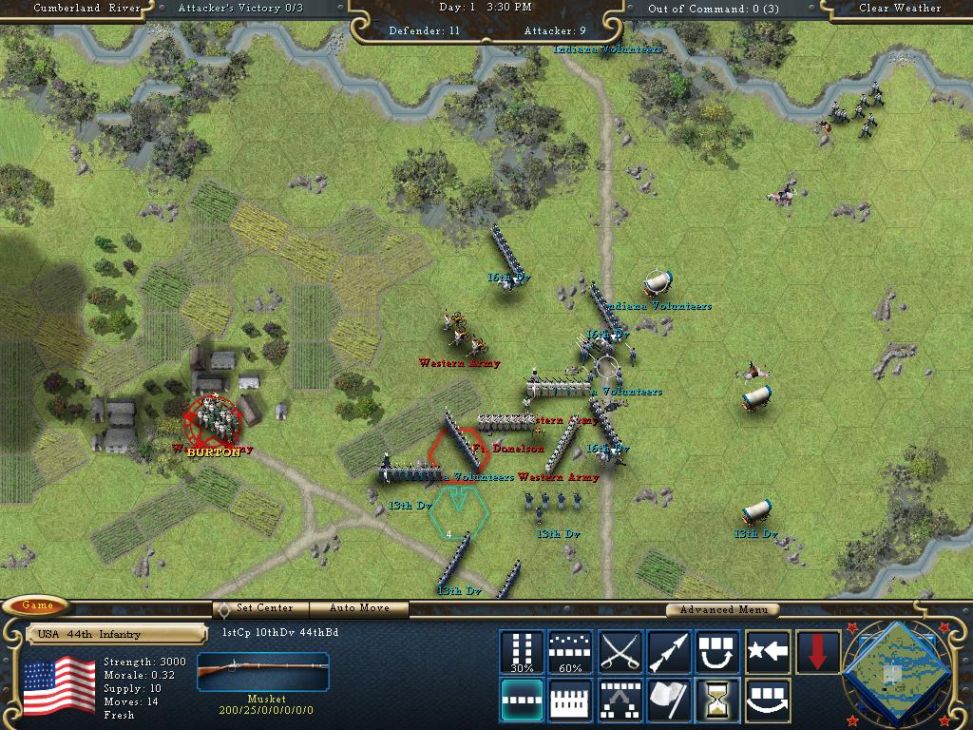Viewport: 973px width, 730px height.
Task: Choose the fortify breastworks icon
Action: tap(570, 700)
